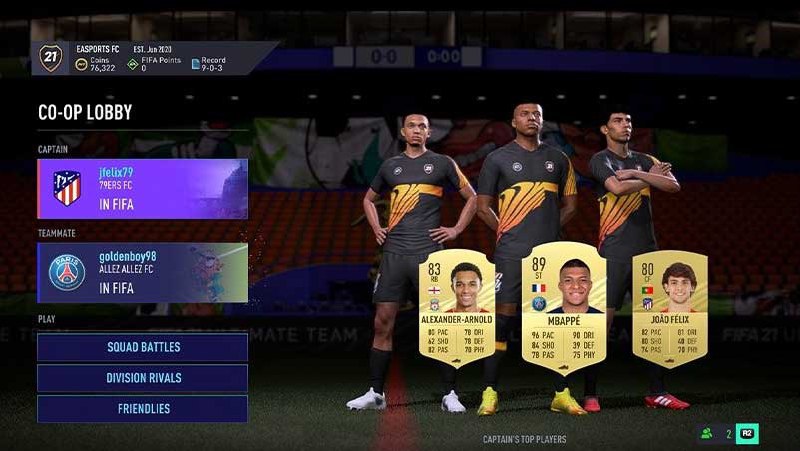Open the EASPORTS FC club badge

(x=51, y=58)
